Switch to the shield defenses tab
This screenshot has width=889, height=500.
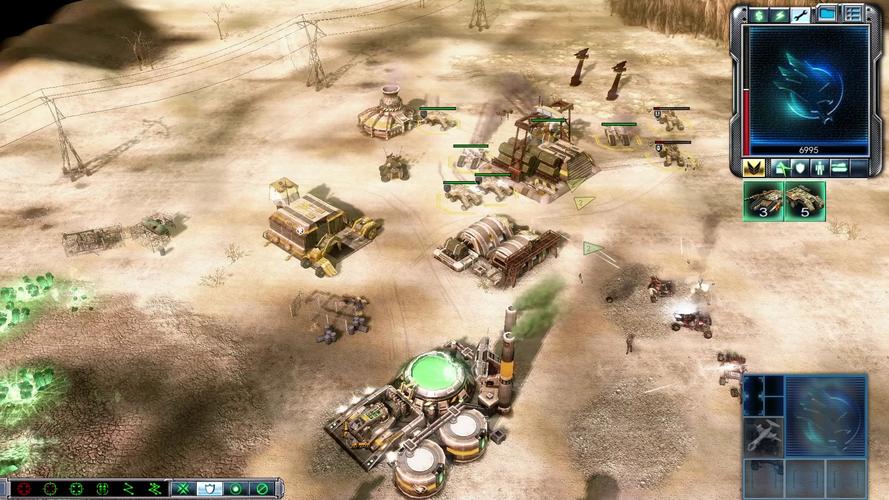point(799,167)
